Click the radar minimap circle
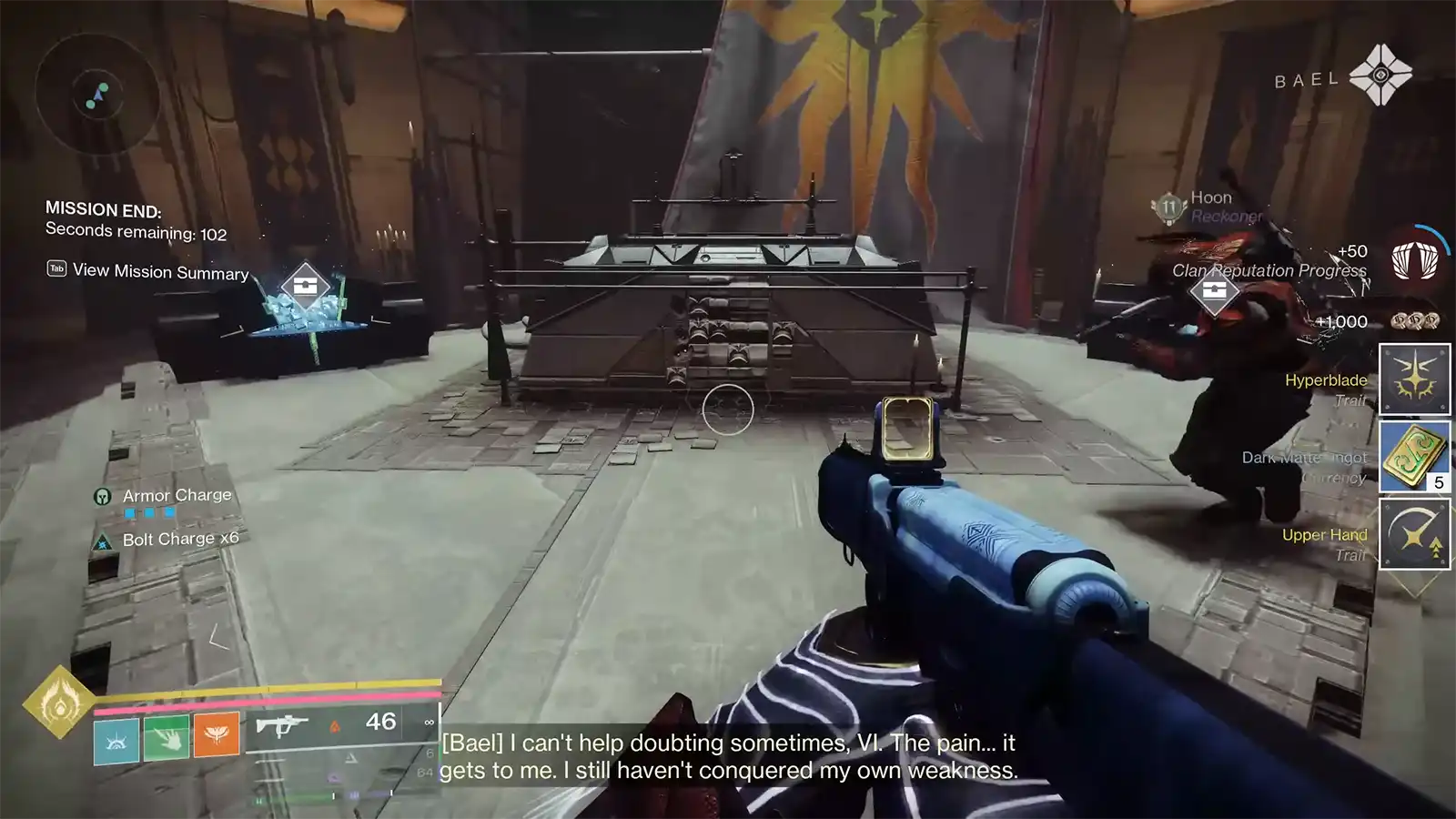The image size is (1456, 819). coord(98,98)
